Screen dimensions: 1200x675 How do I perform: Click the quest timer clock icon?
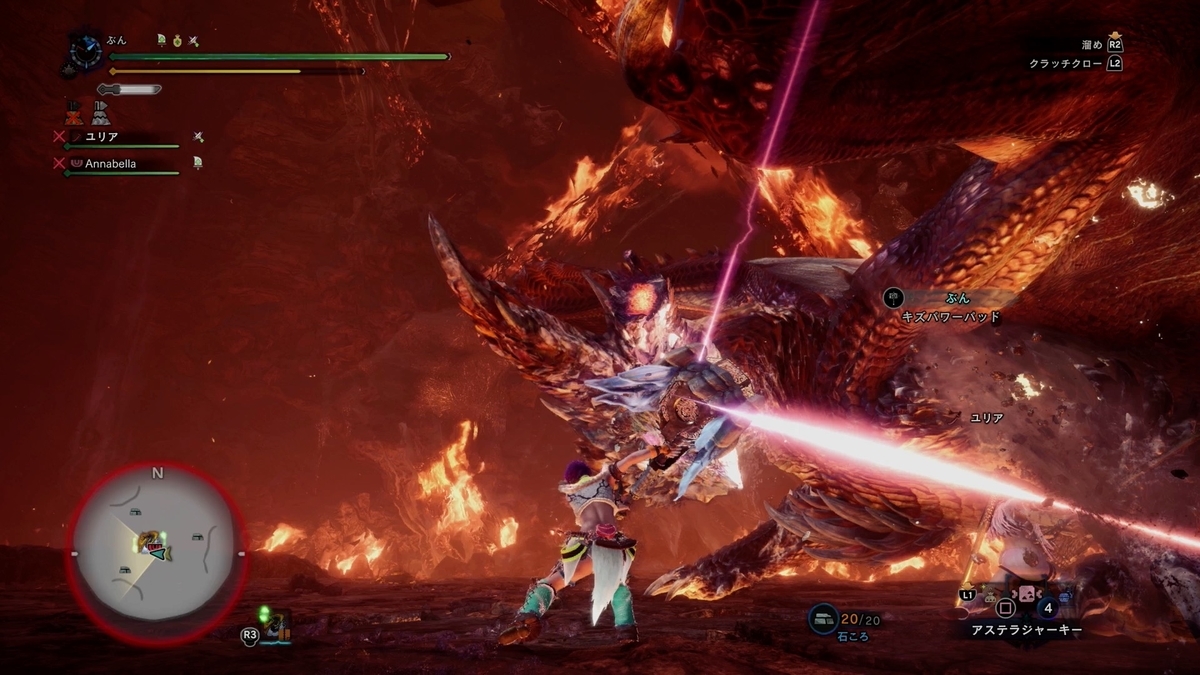[82, 47]
